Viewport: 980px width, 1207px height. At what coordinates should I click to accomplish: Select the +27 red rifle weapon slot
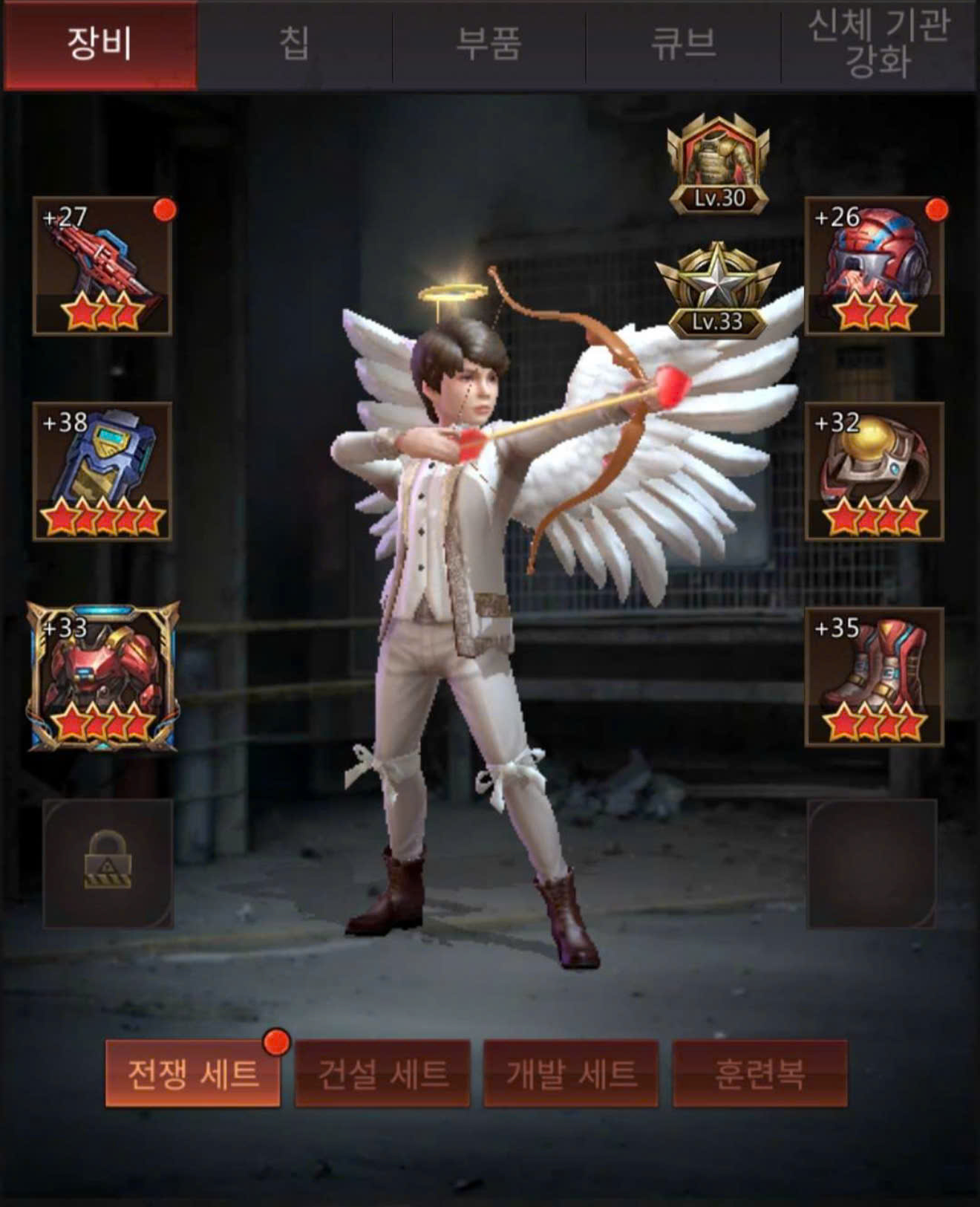pos(103,267)
